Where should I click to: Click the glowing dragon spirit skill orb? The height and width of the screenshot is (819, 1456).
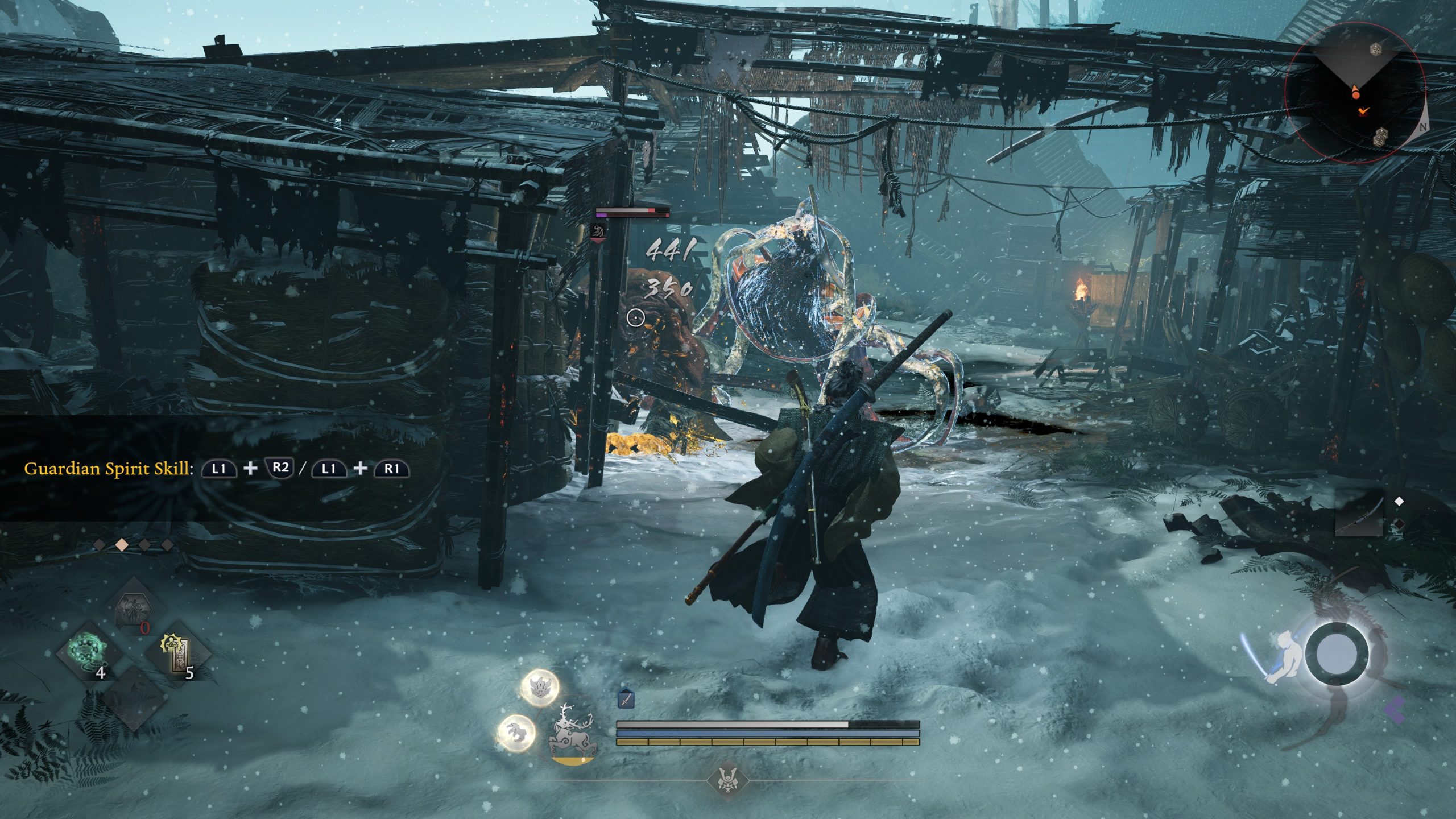pos(539,689)
